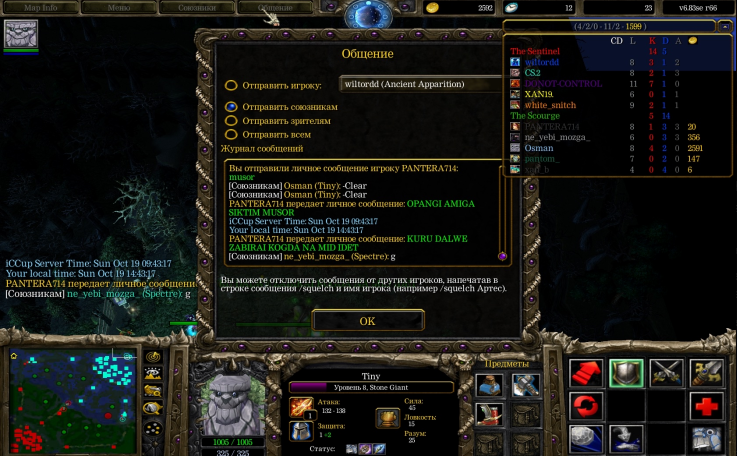The image size is (737, 456).
Task: Select the Tiny hero icon in top-left corner
Action: pos(21,34)
